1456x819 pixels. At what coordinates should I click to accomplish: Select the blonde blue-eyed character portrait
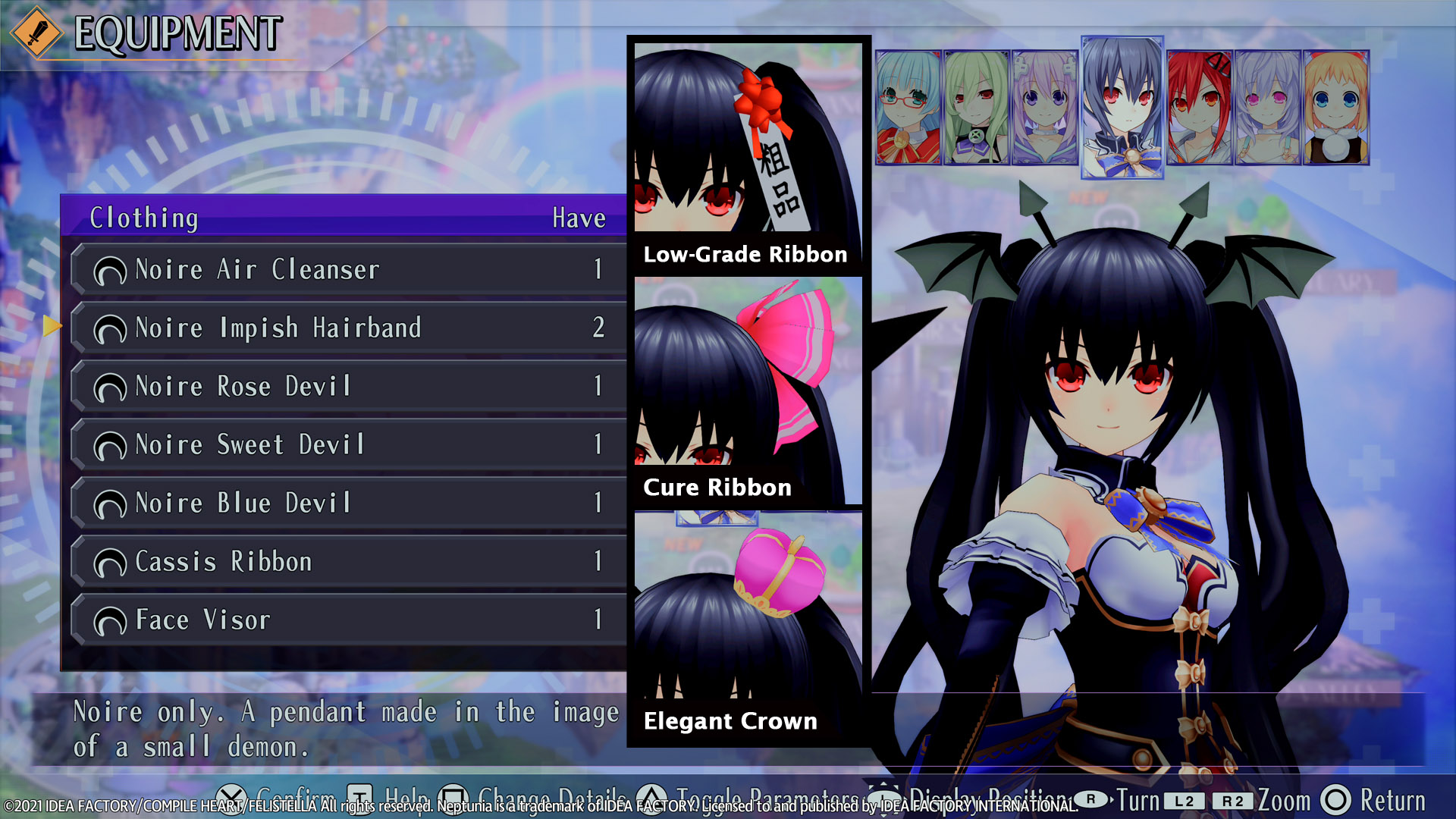(1336, 108)
